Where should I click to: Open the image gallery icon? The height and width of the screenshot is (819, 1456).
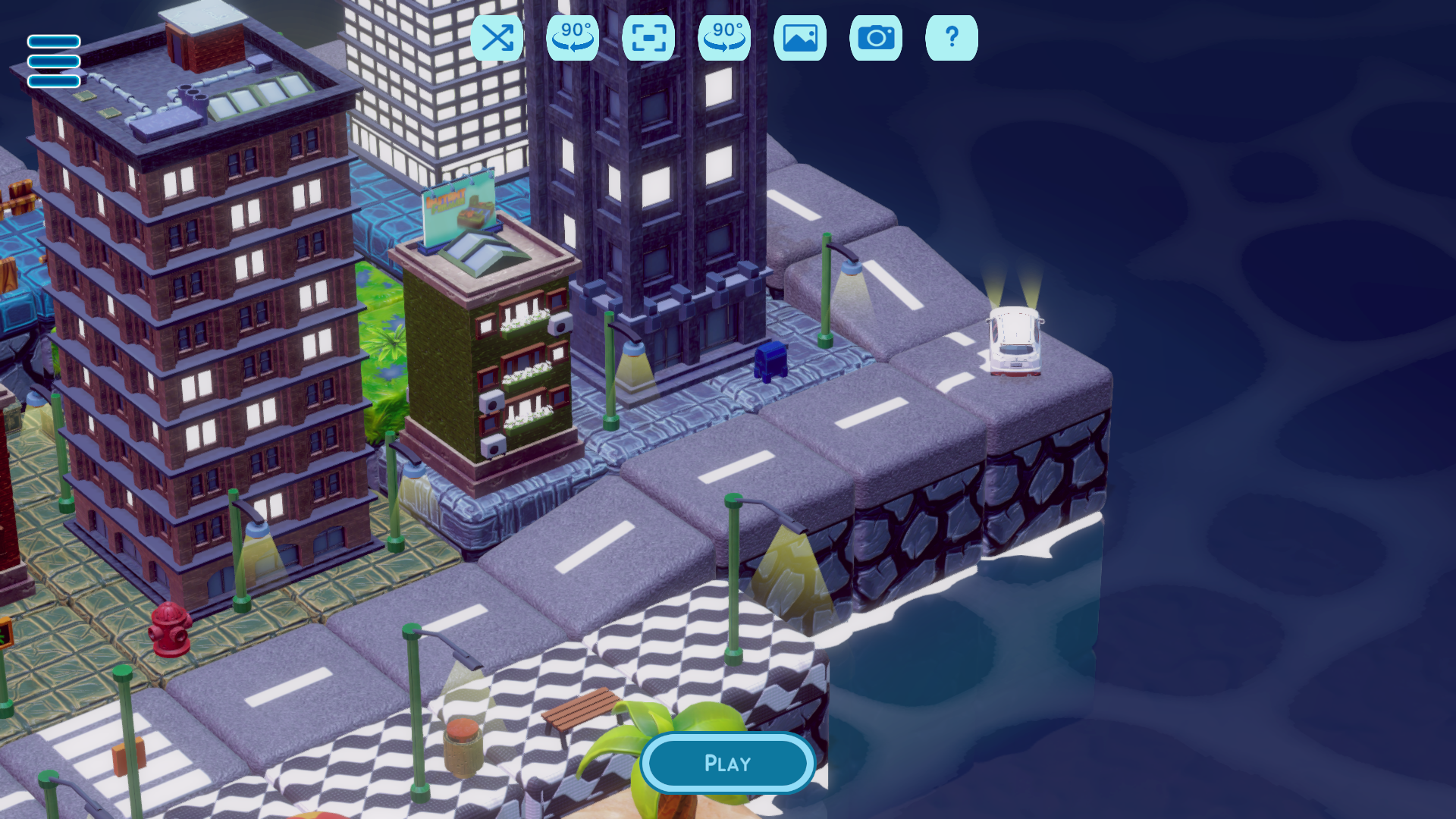(x=800, y=37)
